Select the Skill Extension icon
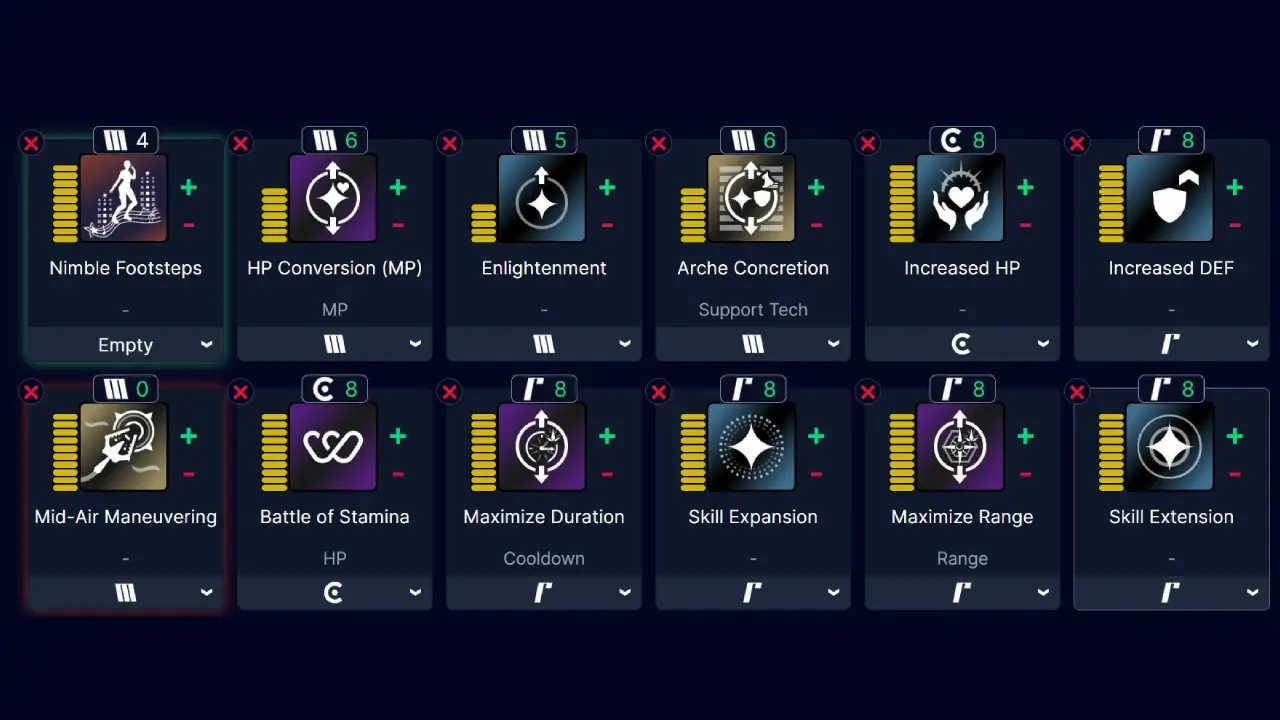The width and height of the screenshot is (1280, 720). coord(1171,447)
